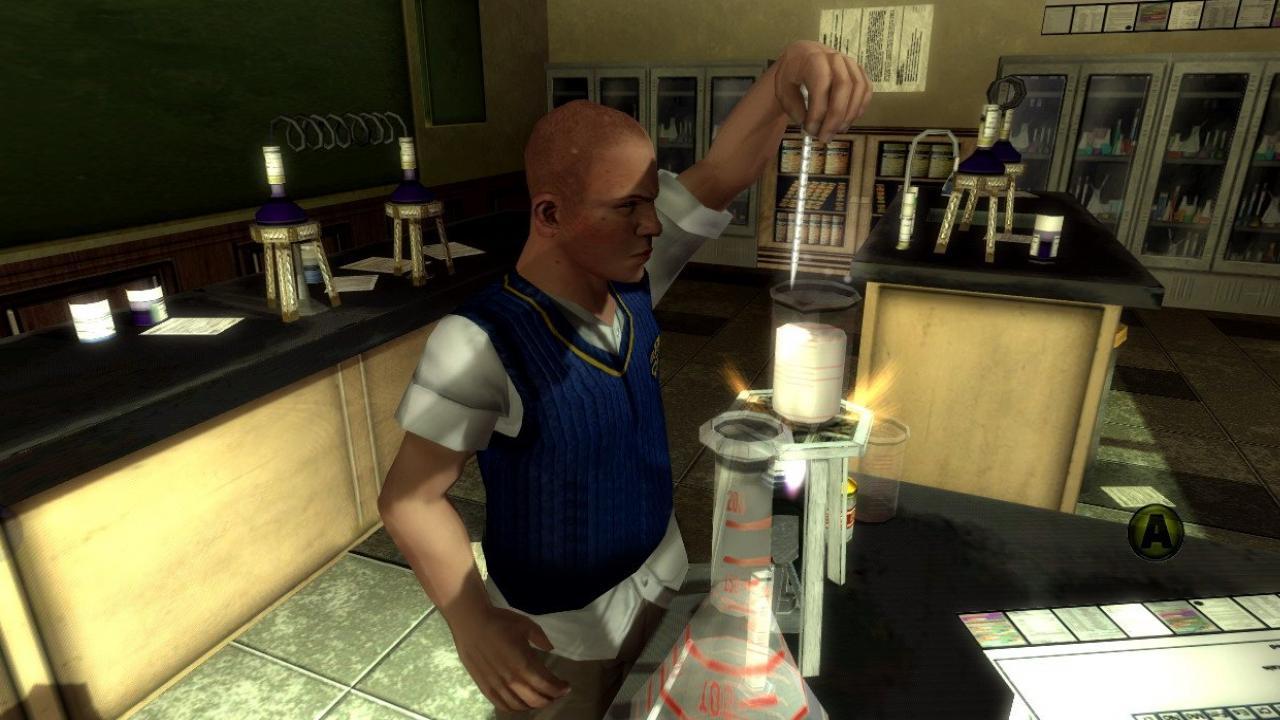
Task: Click the instruction sheet pinned above the shelves
Action: [x=888, y=45]
